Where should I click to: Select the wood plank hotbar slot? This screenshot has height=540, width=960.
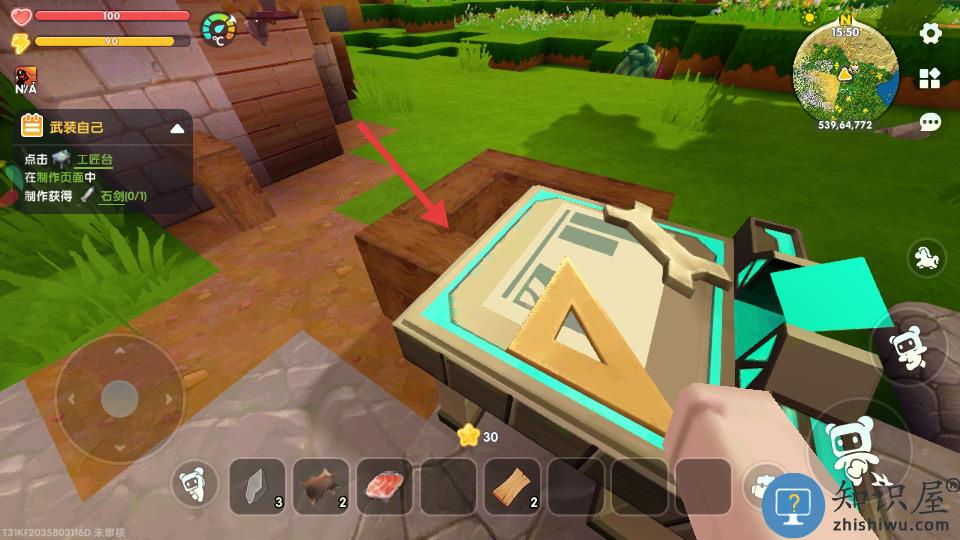(512, 486)
